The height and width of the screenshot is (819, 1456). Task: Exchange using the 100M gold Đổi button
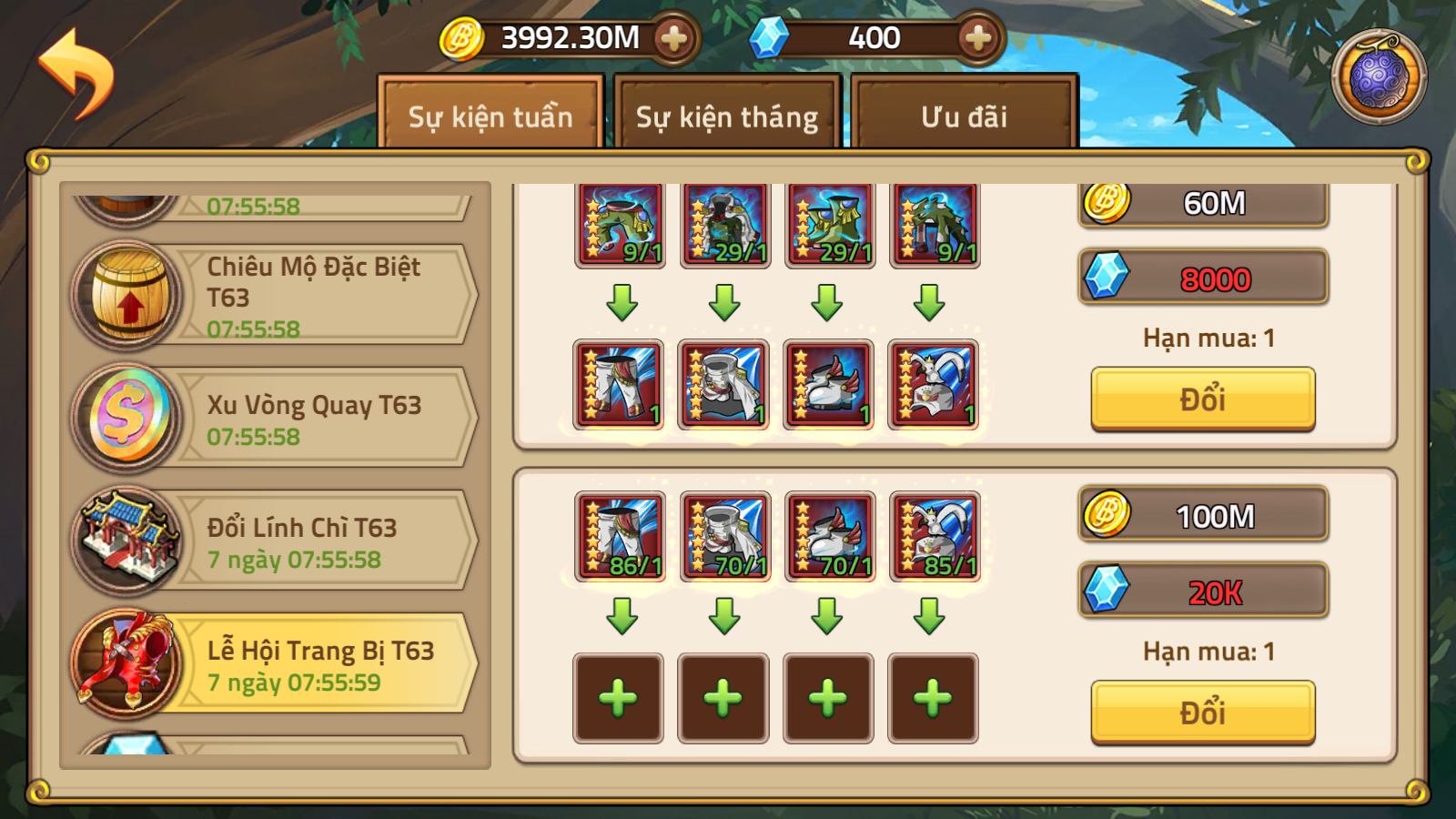tap(1202, 712)
